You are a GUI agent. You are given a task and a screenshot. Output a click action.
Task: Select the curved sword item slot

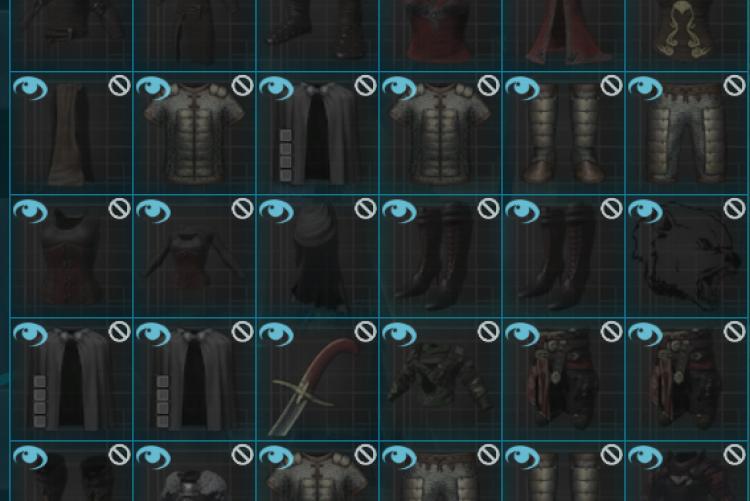click(316, 383)
